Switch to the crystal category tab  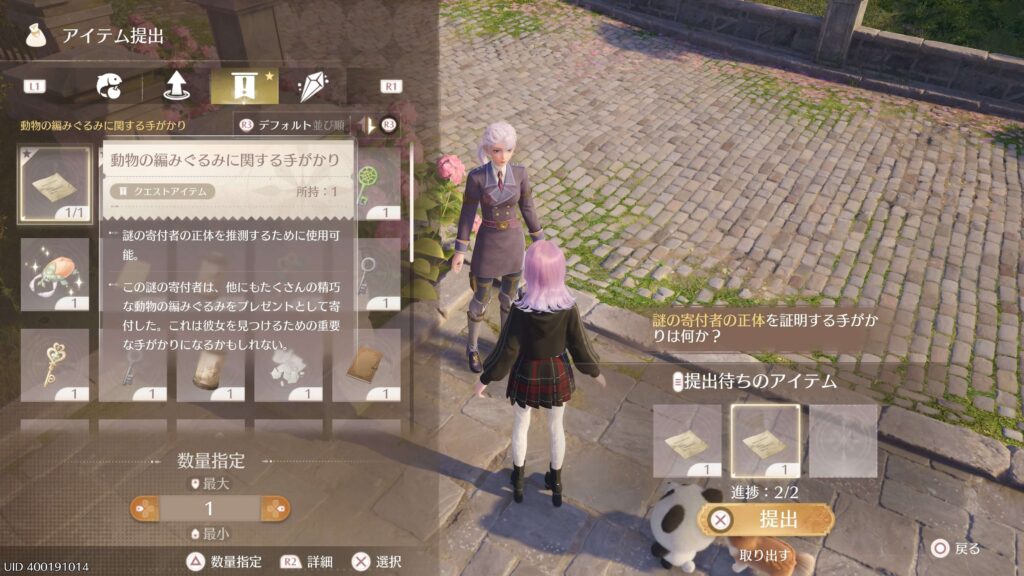tap(312, 87)
